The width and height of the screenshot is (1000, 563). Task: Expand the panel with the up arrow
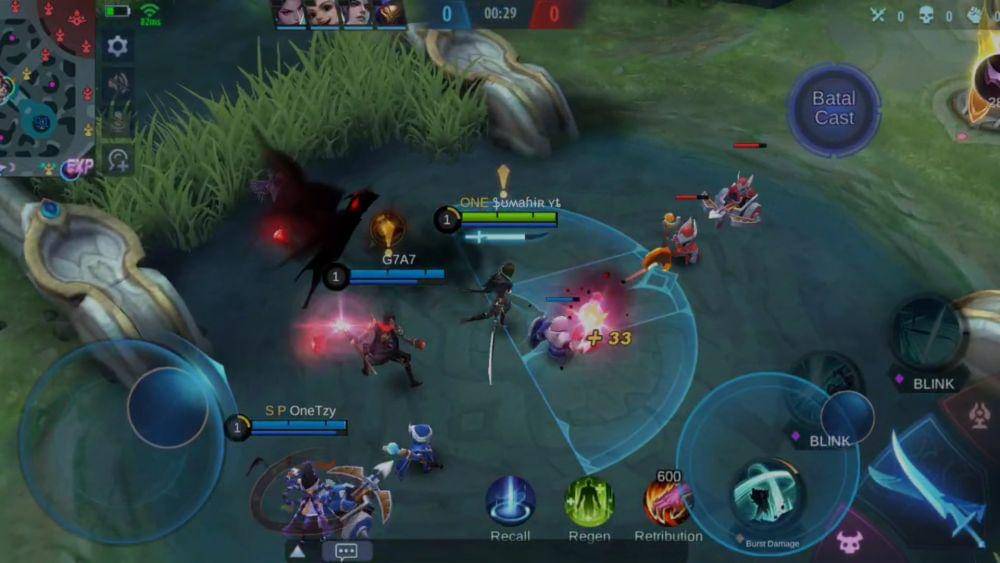[x=297, y=551]
